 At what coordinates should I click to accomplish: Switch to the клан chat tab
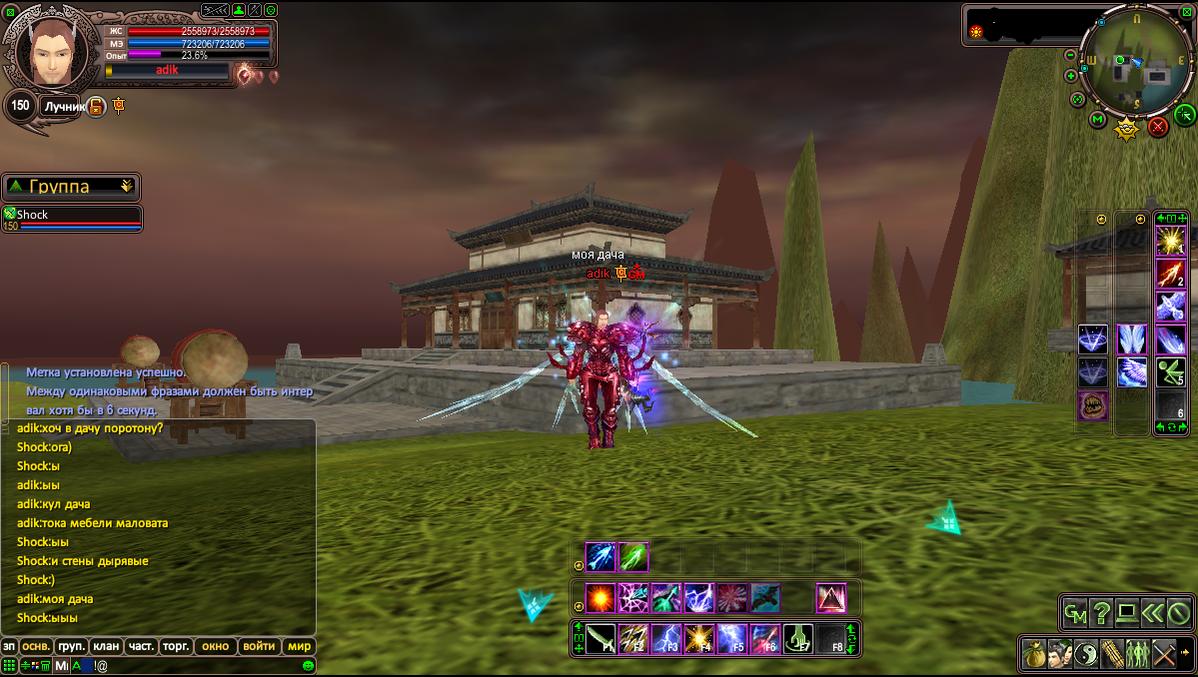pyautogui.click(x=105, y=646)
